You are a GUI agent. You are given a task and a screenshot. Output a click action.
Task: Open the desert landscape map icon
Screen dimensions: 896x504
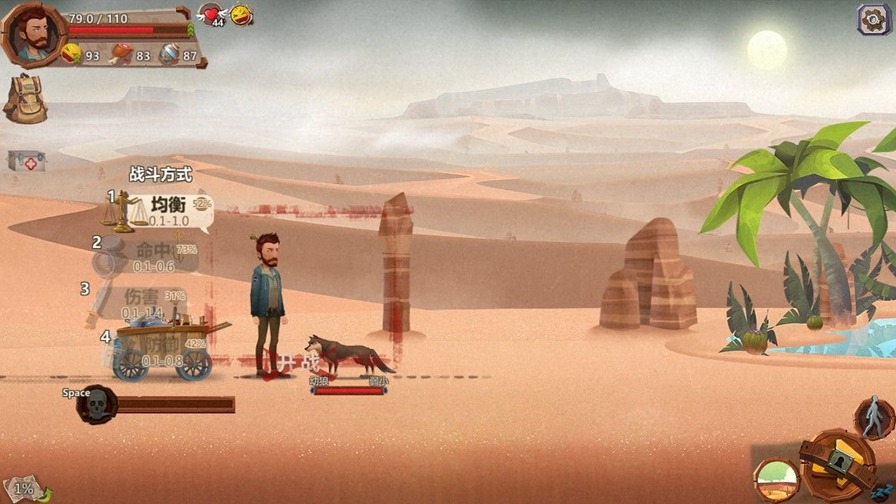[x=776, y=480]
